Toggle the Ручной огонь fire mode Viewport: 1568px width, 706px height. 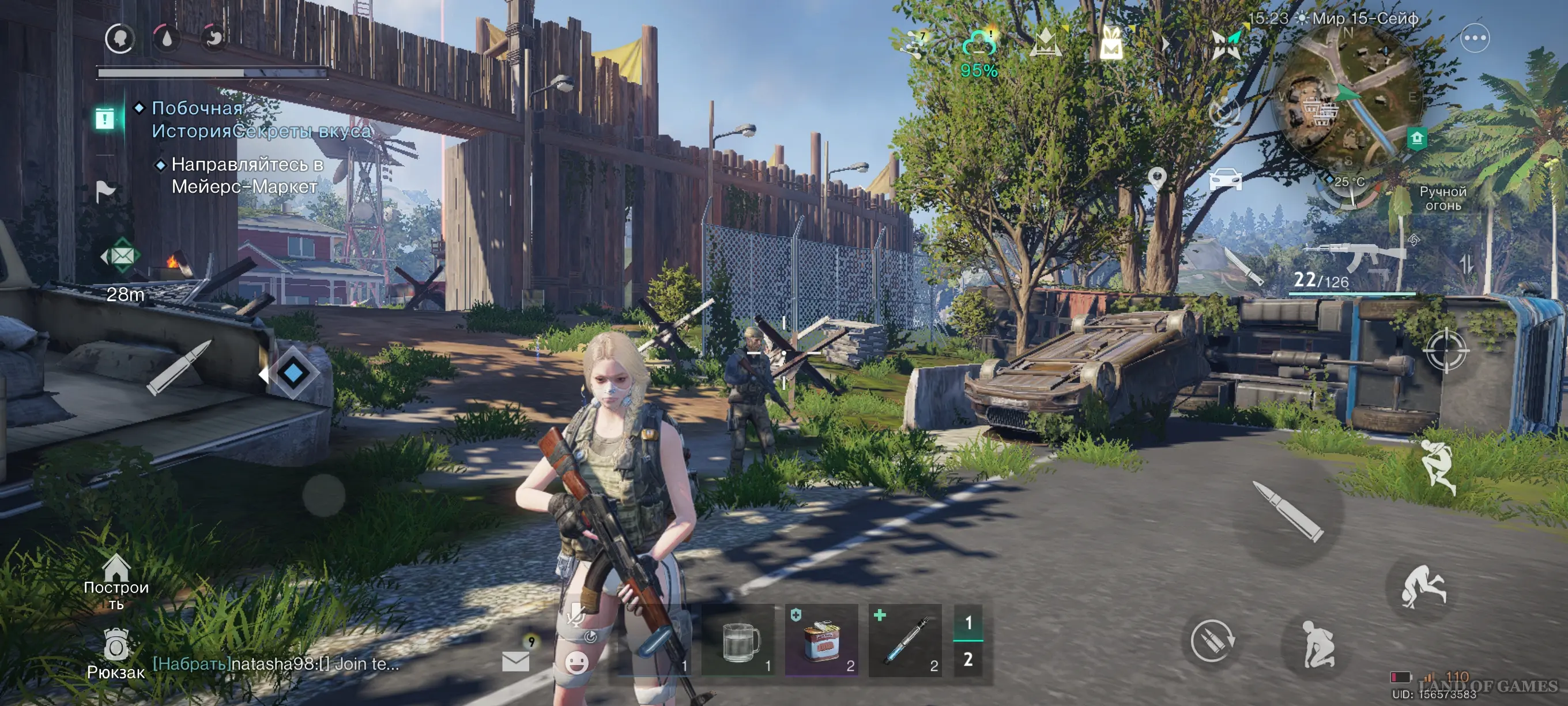click(x=1442, y=198)
